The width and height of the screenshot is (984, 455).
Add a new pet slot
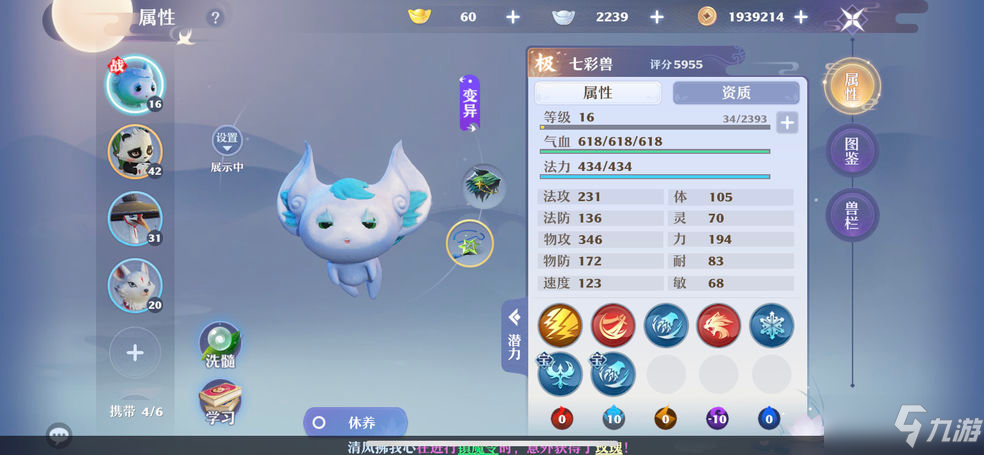tap(135, 352)
